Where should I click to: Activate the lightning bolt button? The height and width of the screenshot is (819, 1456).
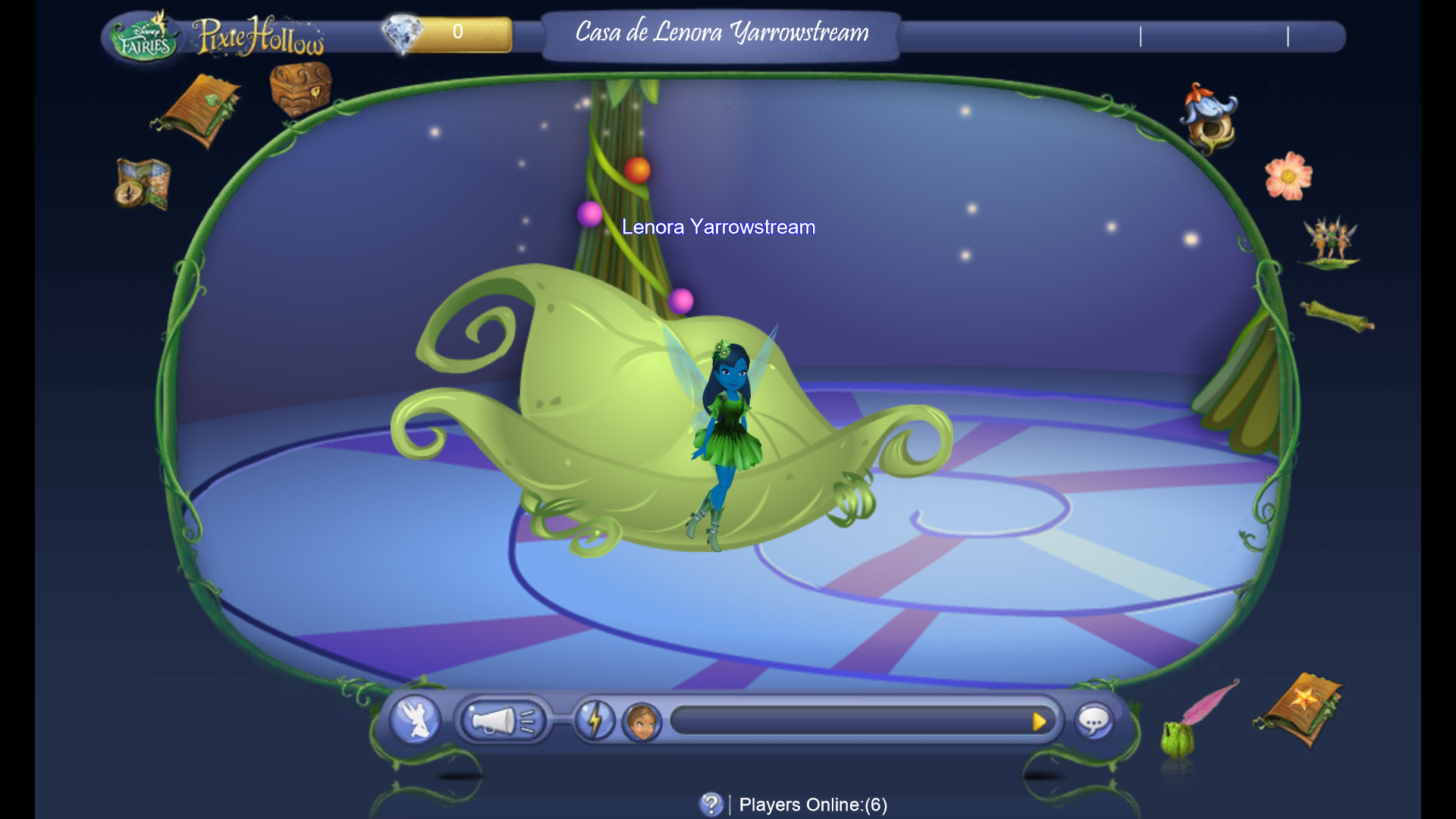(595, 720)
